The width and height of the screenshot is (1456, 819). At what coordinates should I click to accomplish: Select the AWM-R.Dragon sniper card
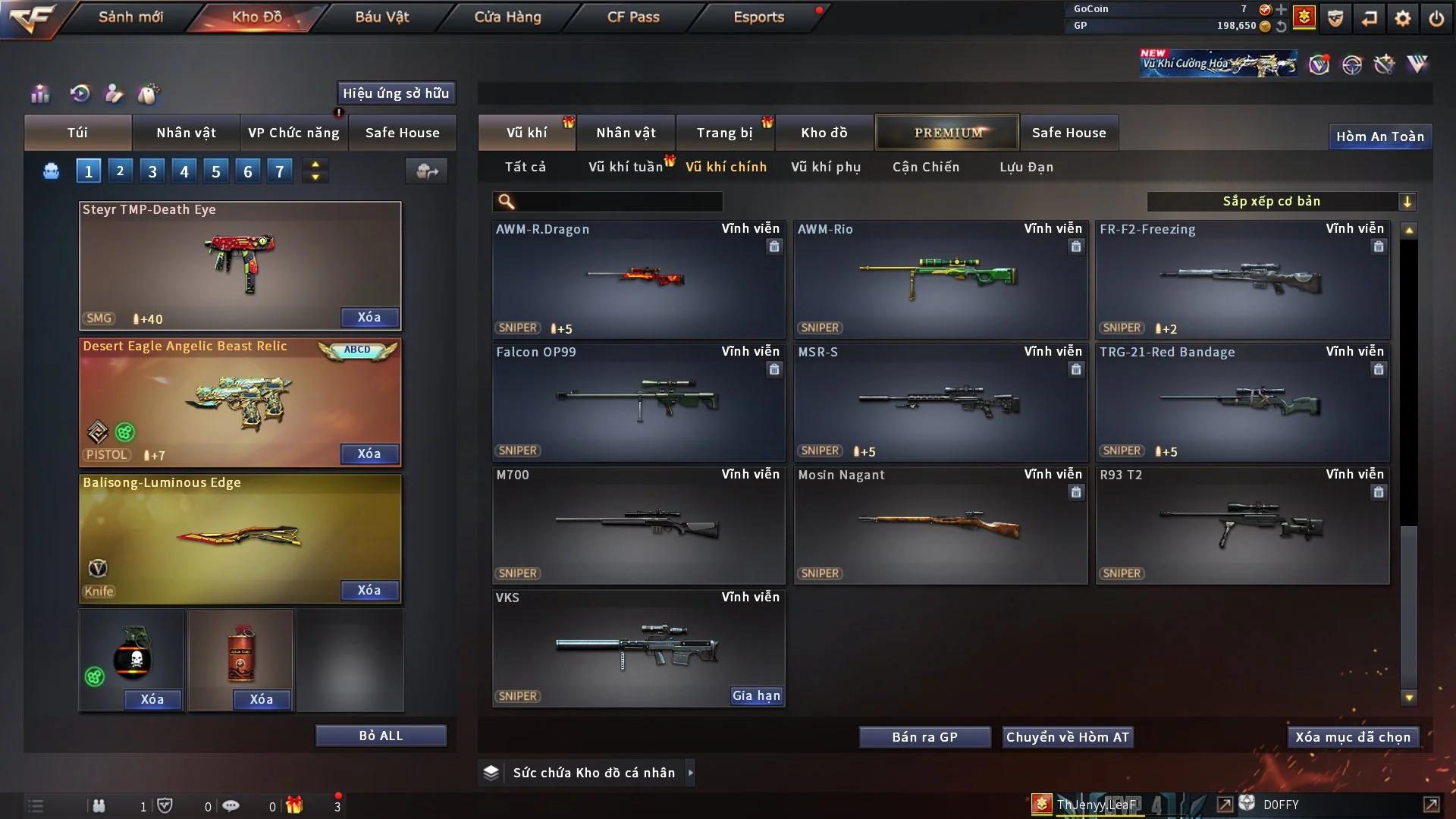click(638, 279)
